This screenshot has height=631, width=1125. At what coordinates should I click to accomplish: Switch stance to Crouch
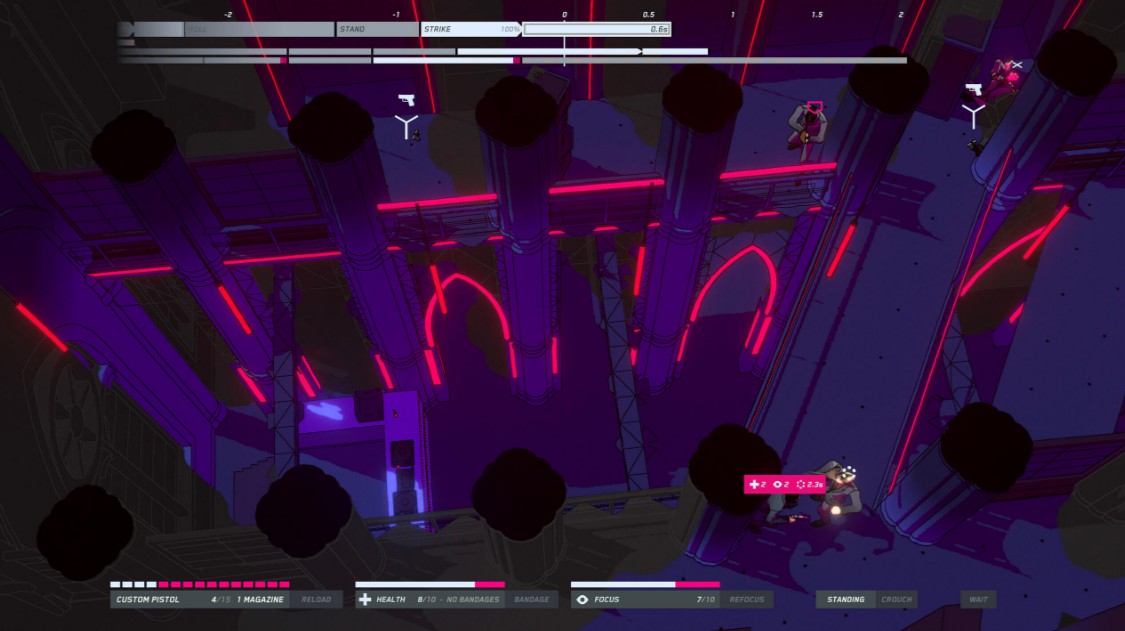[896, 600]
